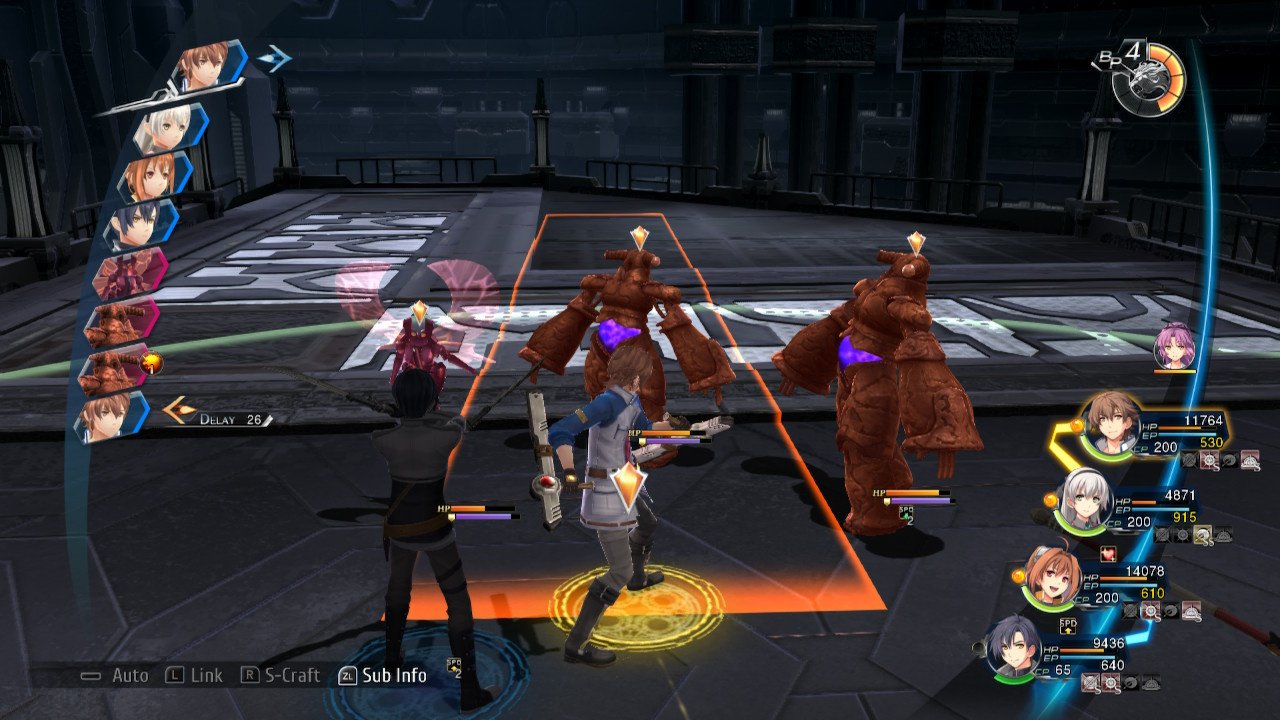Click the white-haired portrait in the turn order

pos(172,128)
